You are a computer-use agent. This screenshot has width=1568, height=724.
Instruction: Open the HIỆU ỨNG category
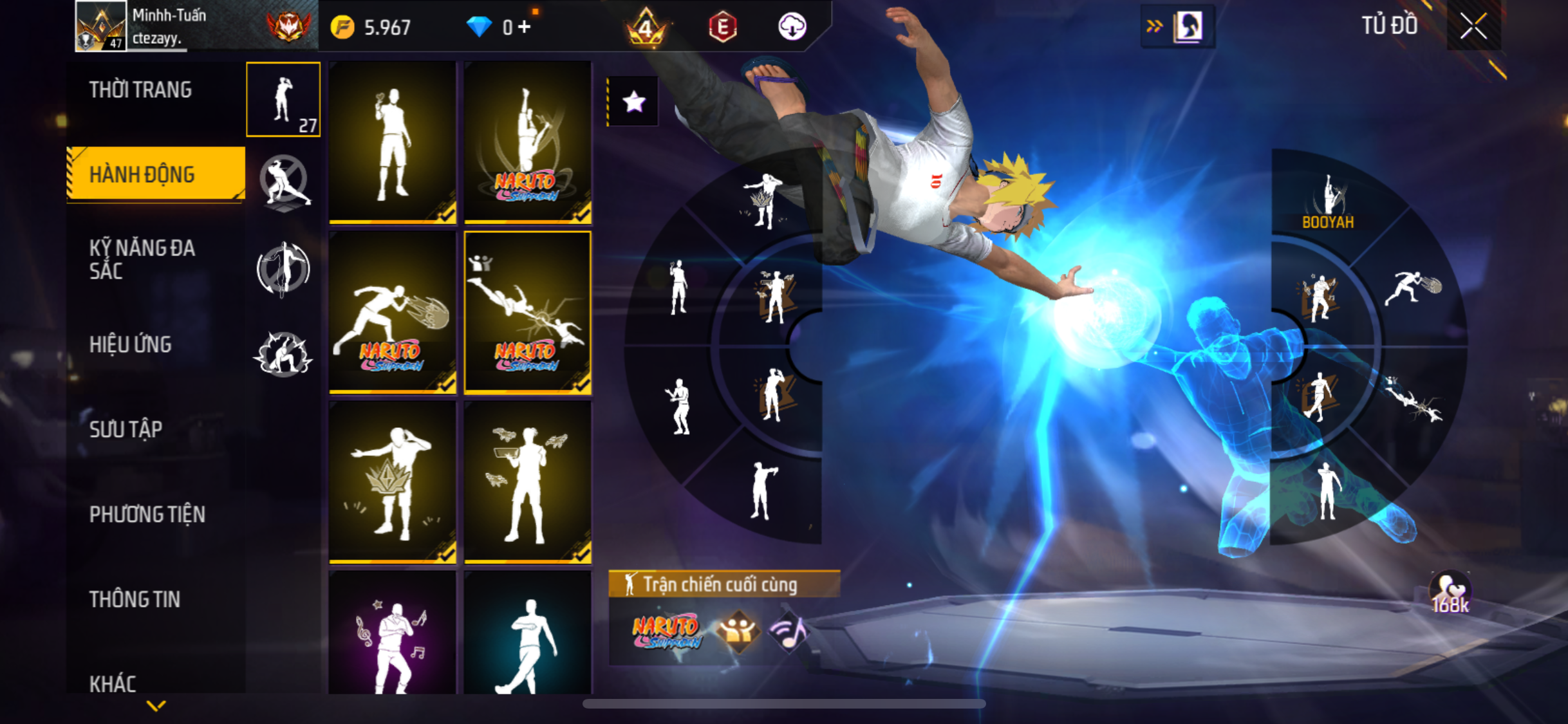(x=130, y=344)
